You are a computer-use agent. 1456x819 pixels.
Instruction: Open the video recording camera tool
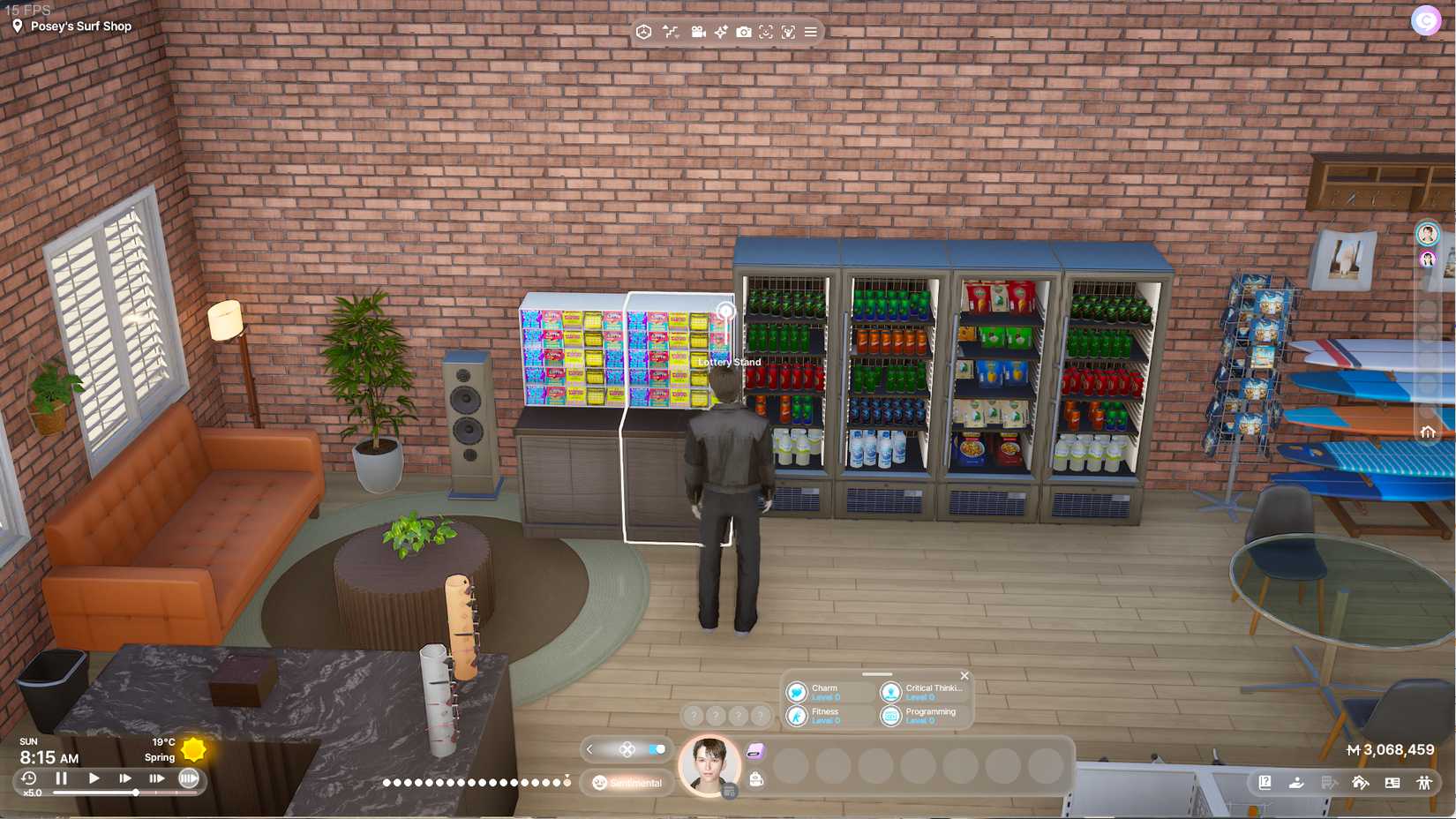tap(698, 32)
